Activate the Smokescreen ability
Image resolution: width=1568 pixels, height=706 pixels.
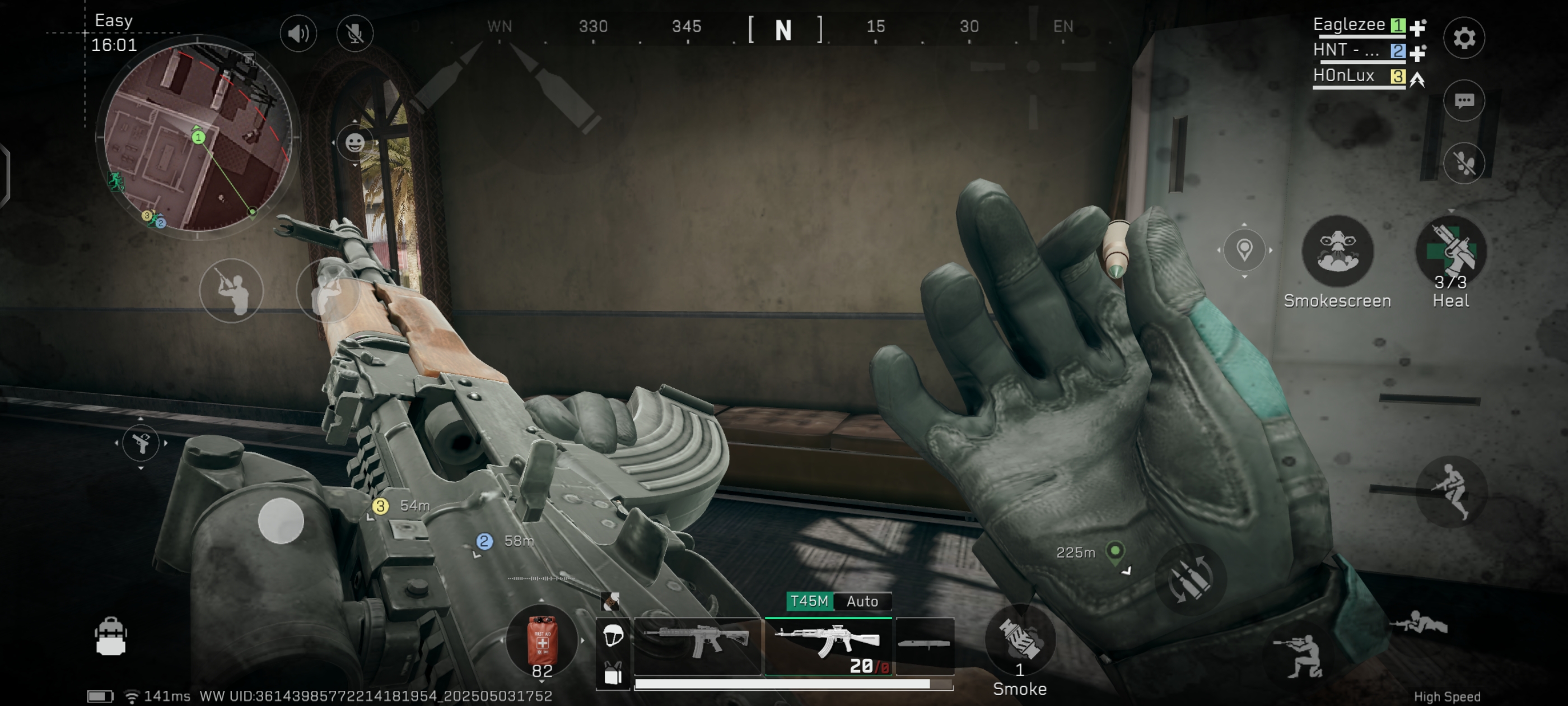point(1337,251)
